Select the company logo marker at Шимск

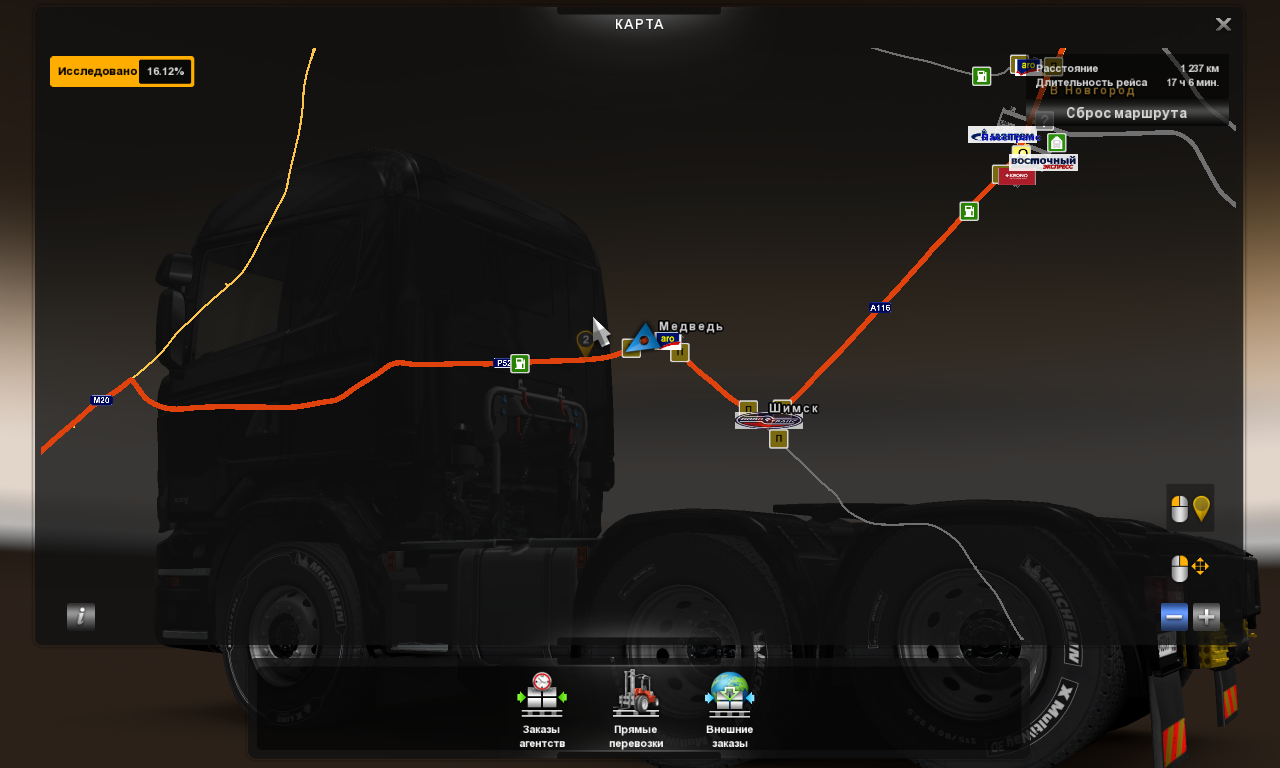pos(768,421)
